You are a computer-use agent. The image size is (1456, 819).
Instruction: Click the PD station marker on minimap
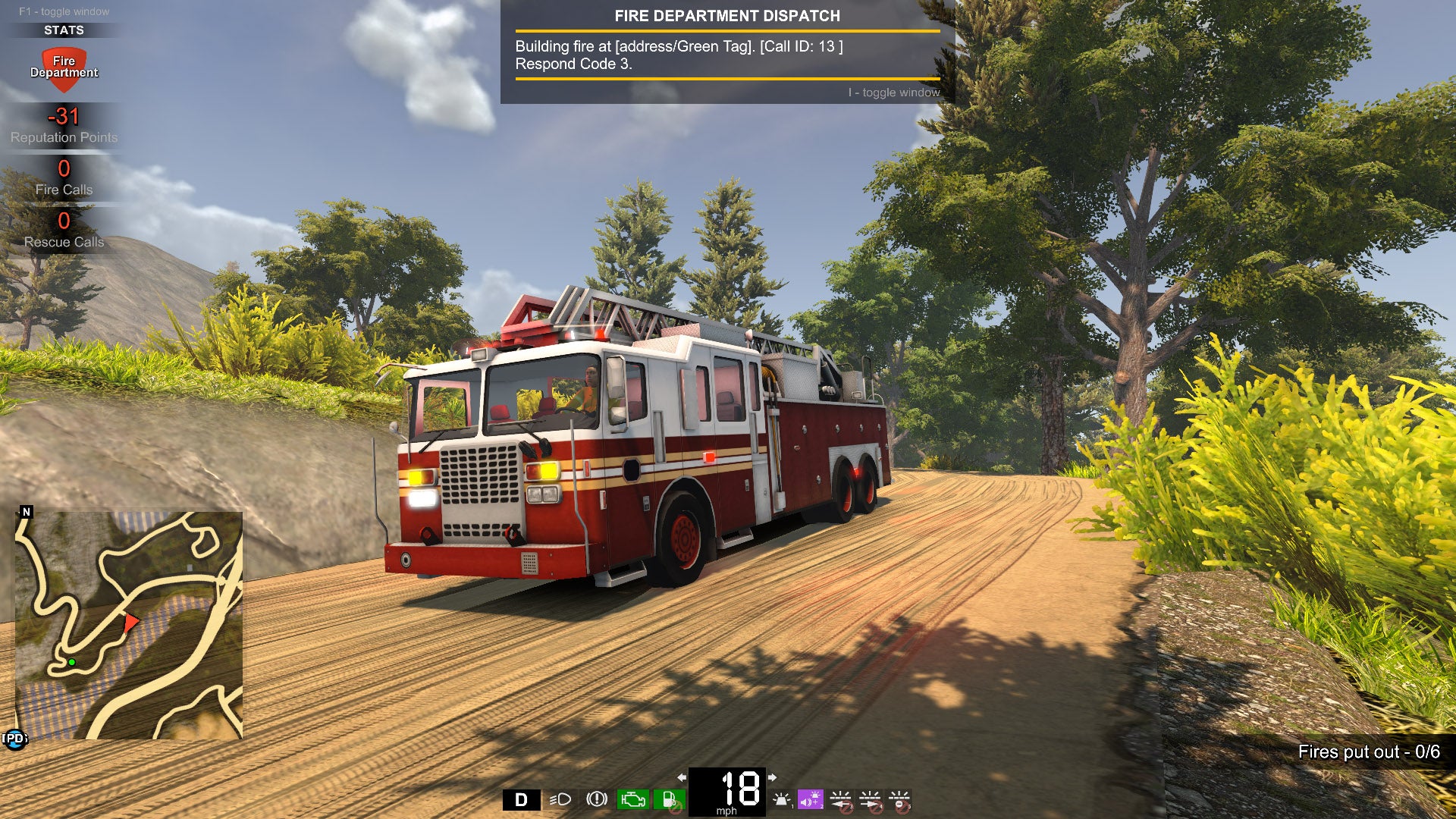click(x=14, y=739)
